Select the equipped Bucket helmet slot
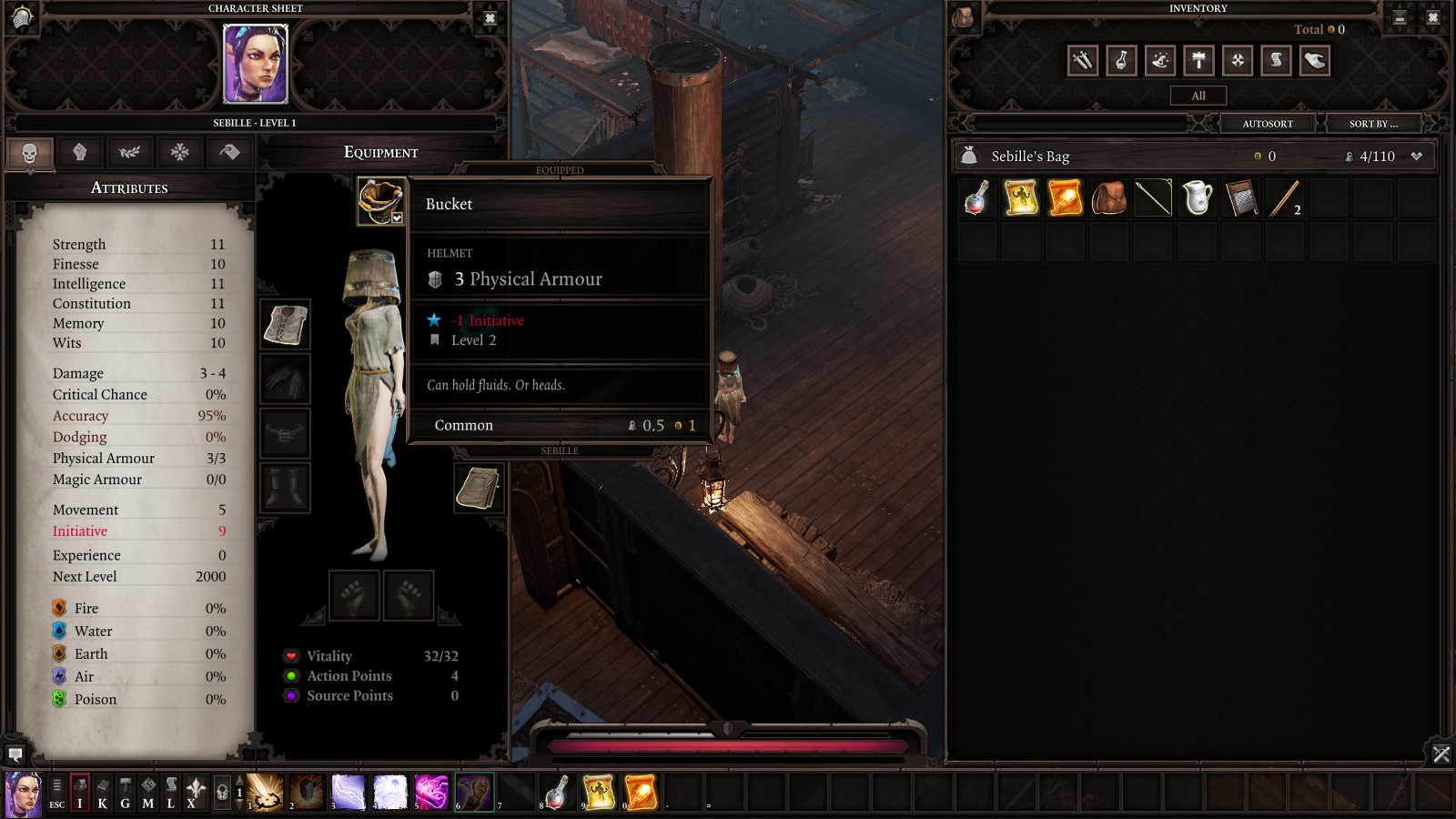Viewport: 1456px width, 819px height. coord(380,200)
